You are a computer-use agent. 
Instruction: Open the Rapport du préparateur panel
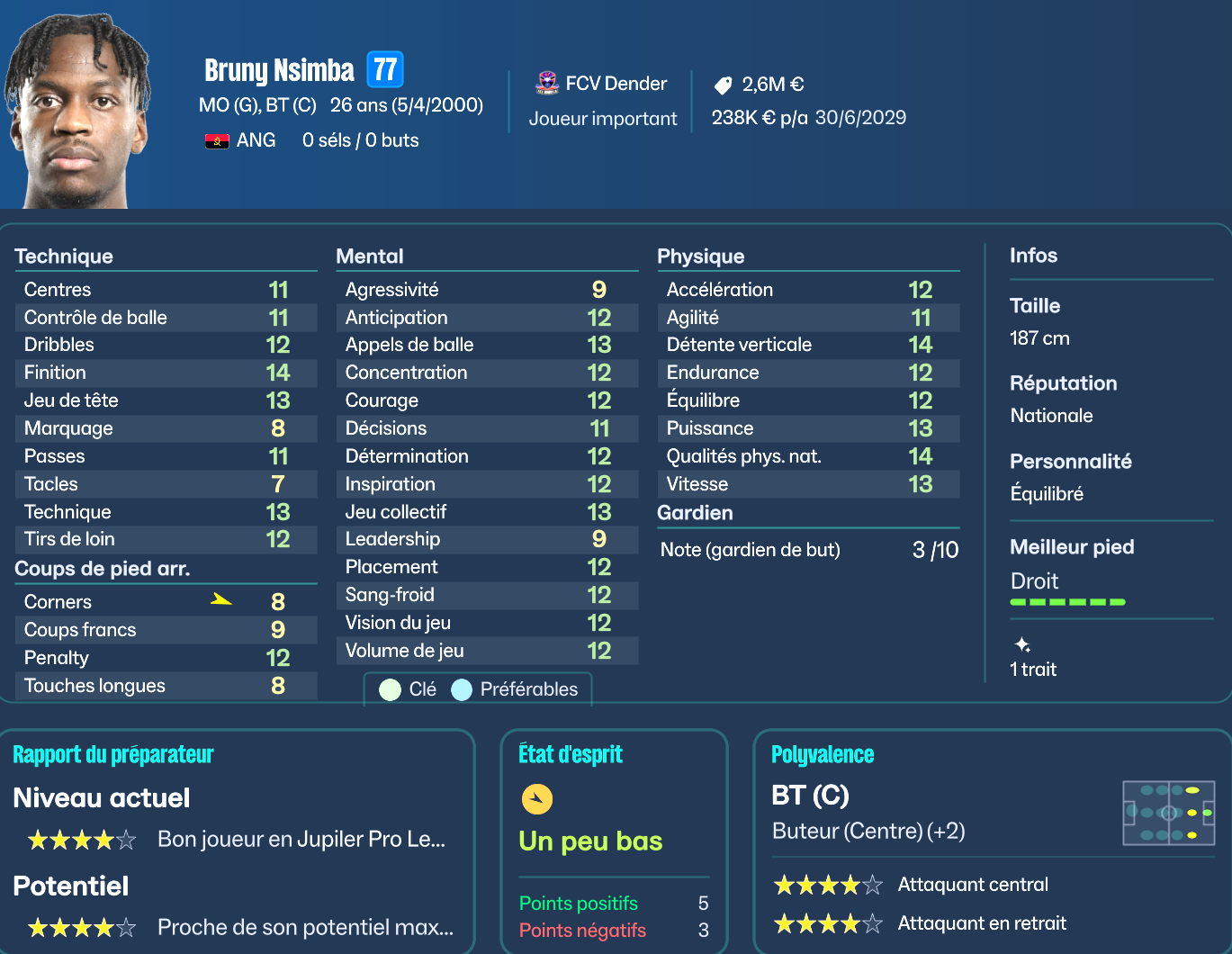(x=113, y=754)
